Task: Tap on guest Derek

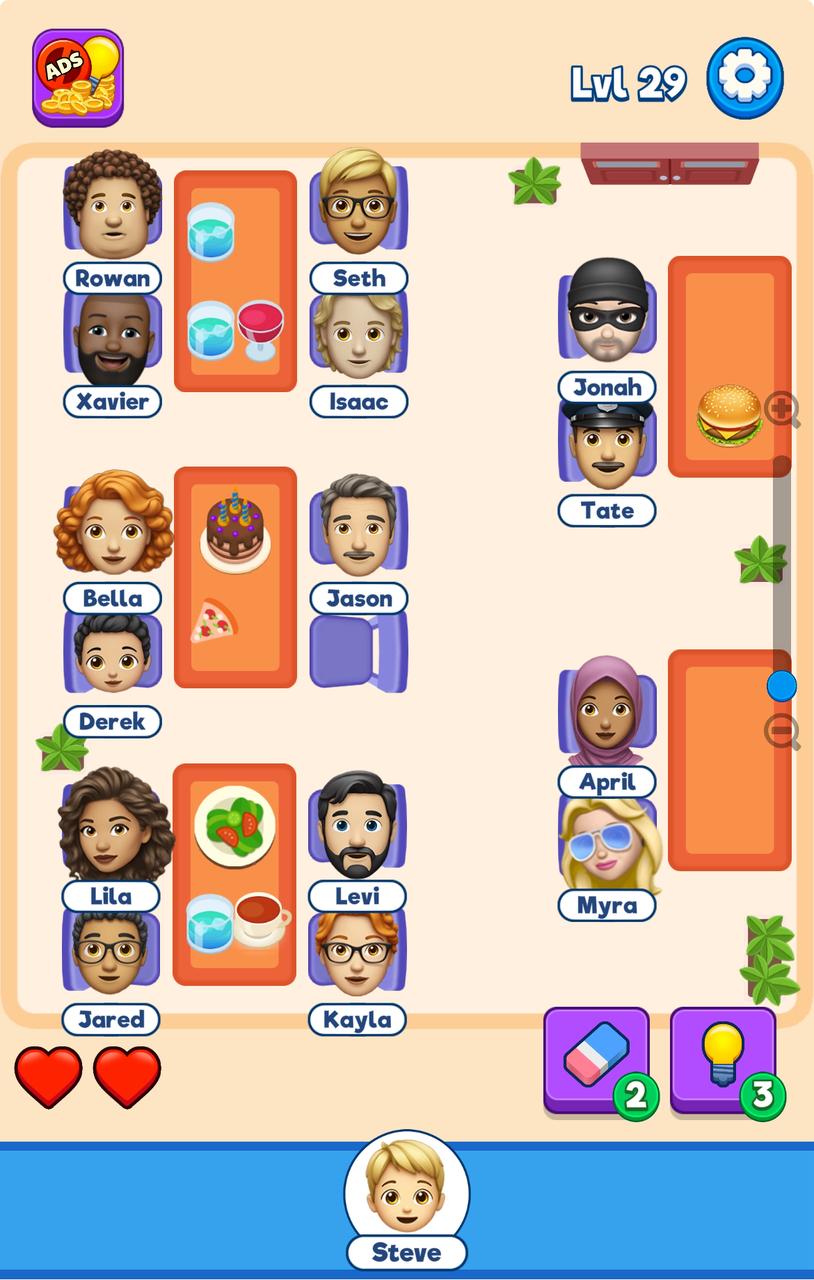Action: (x=111, y=655)
